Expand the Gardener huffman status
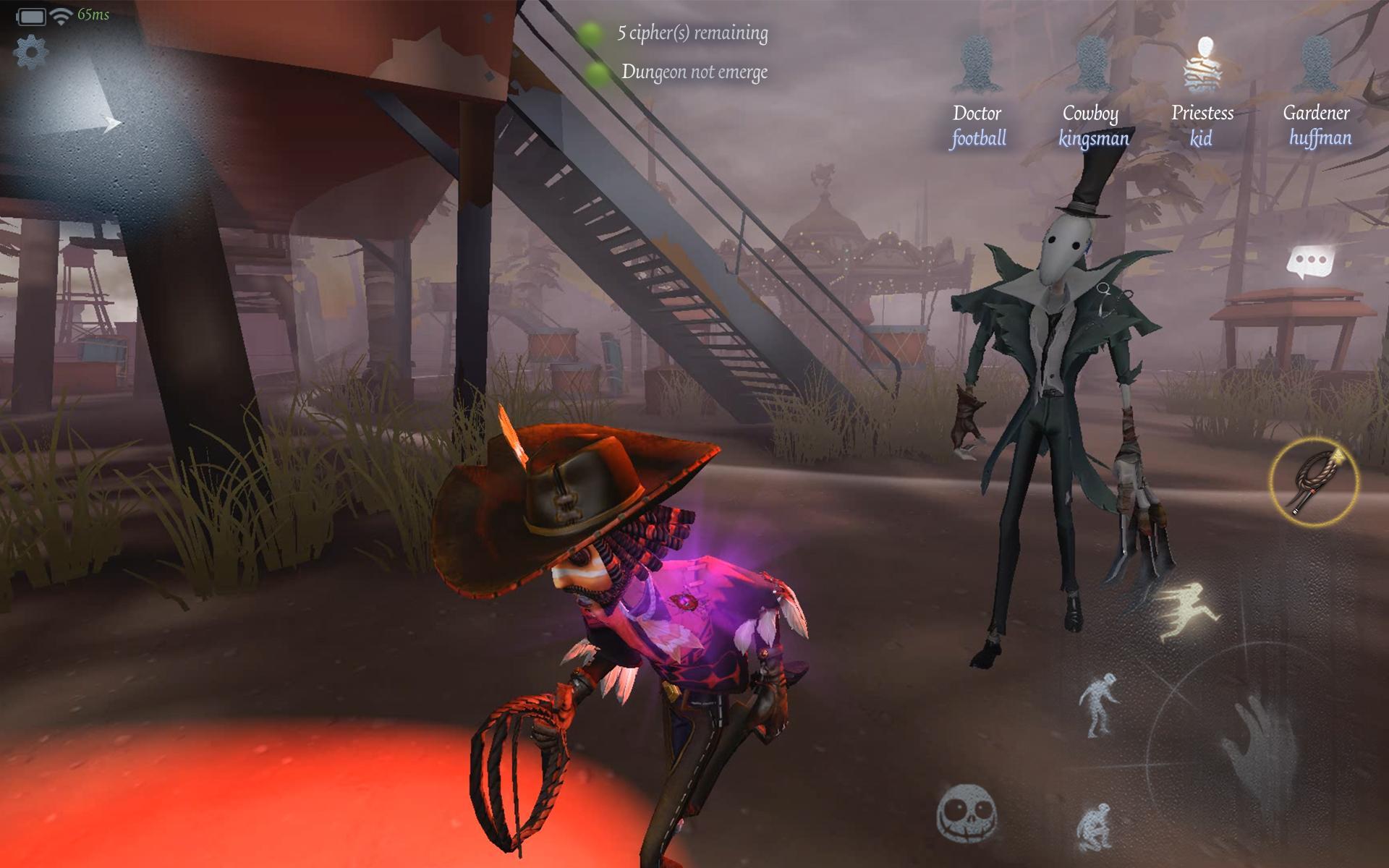This screenshot has height=868, width=1389. coord(1319,65)
